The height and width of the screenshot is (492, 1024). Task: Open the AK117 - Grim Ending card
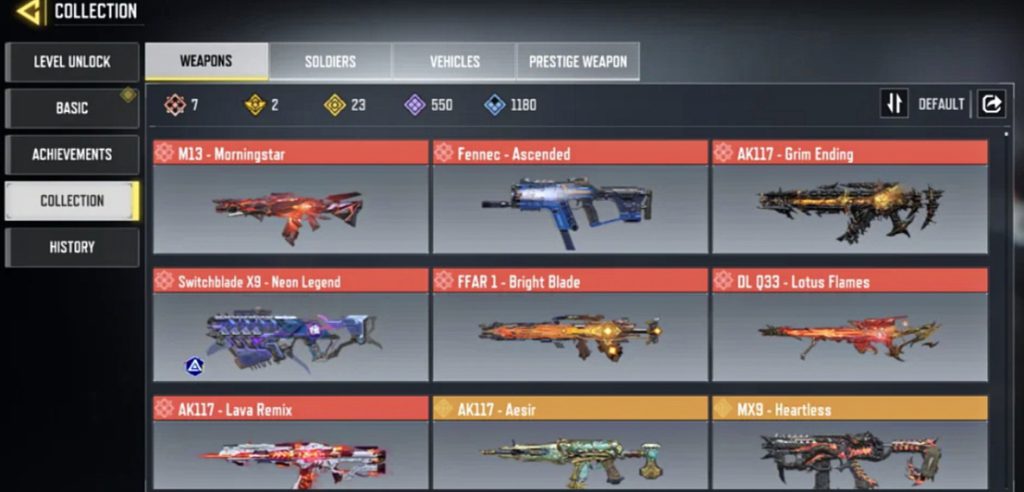tap(849, 197)
